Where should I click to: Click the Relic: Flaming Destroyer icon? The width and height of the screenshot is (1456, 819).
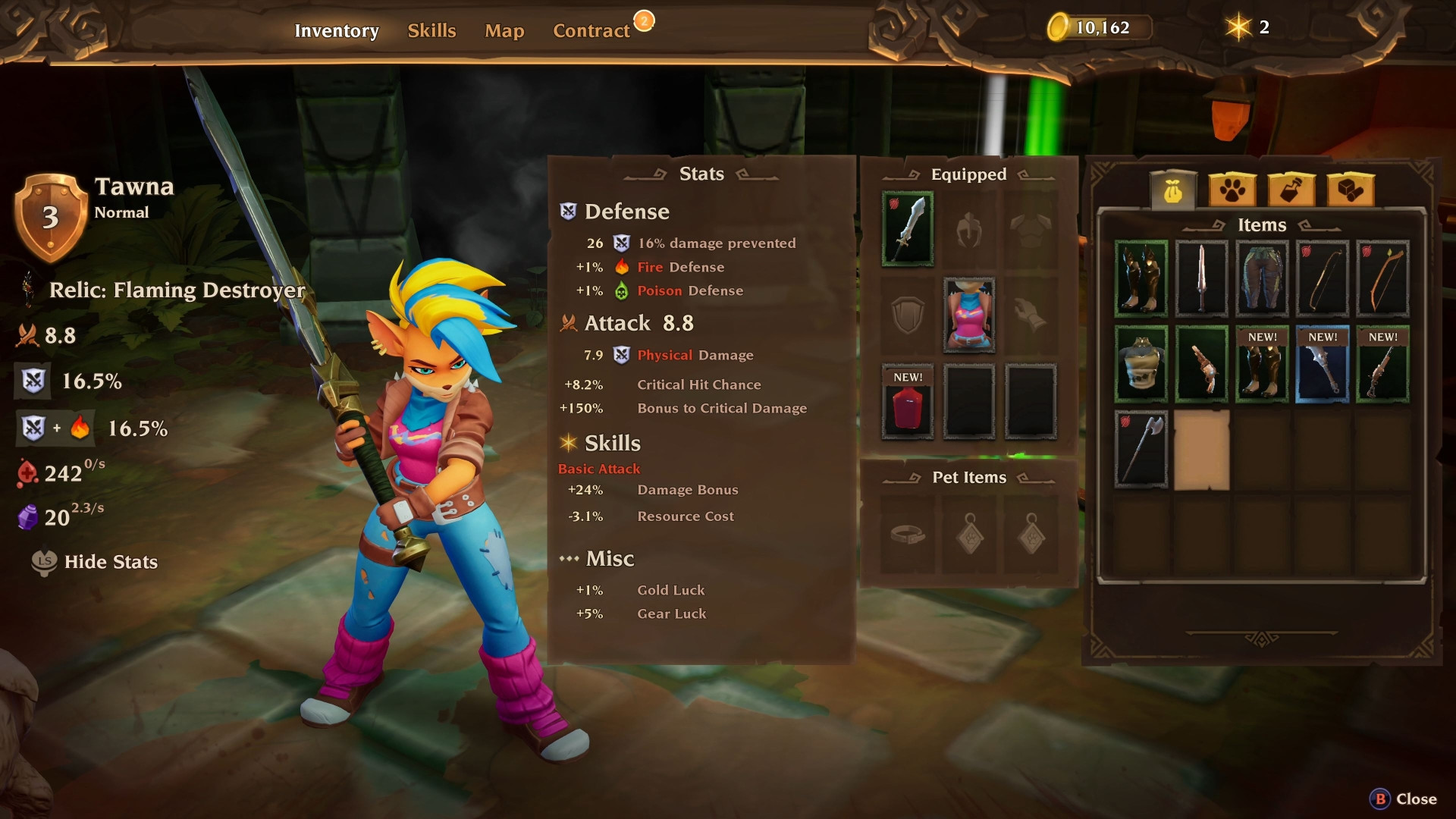pyautogui.click(x=29, y=290)
